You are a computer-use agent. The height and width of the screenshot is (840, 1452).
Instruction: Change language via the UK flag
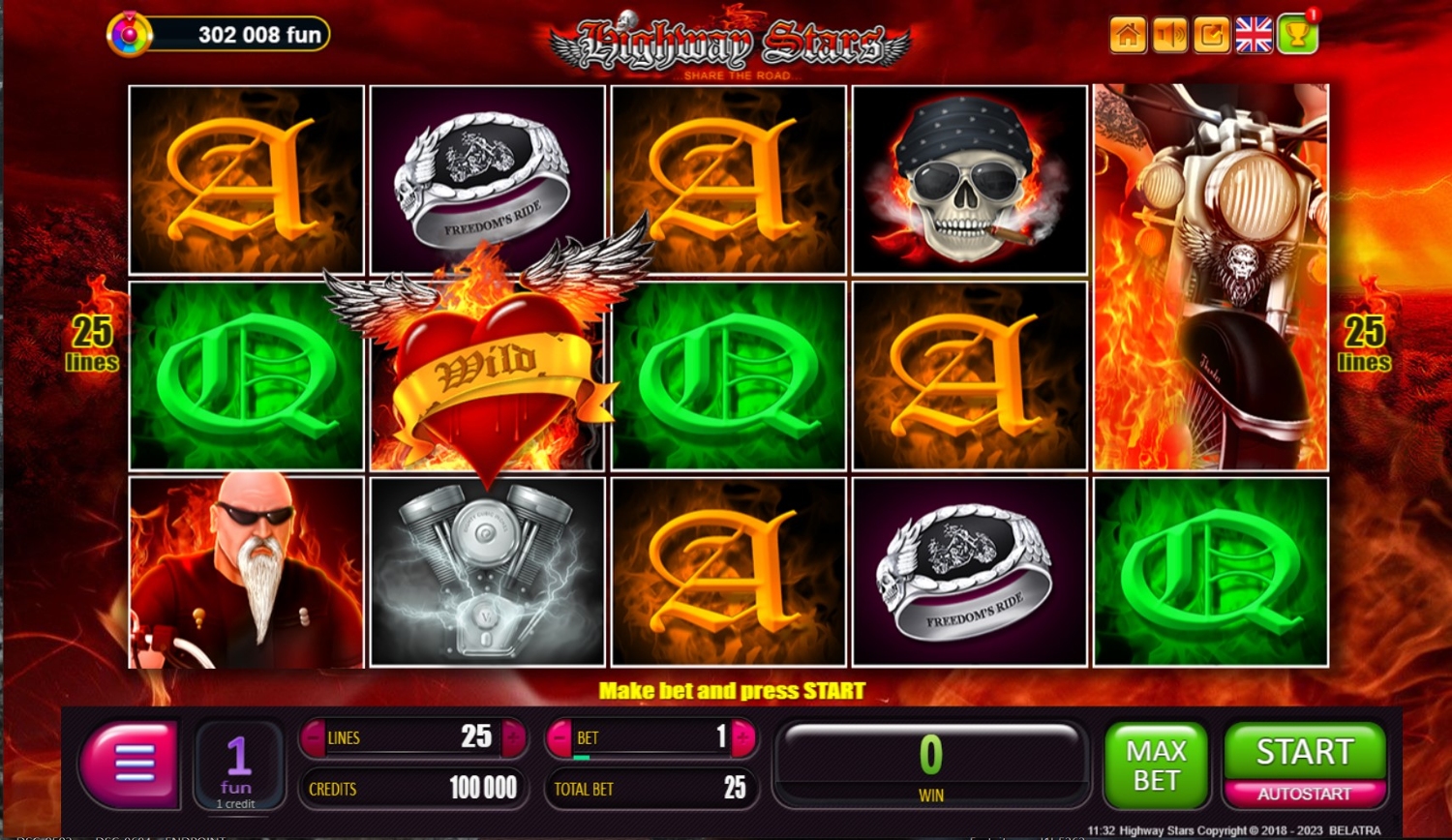[1254, 36]
